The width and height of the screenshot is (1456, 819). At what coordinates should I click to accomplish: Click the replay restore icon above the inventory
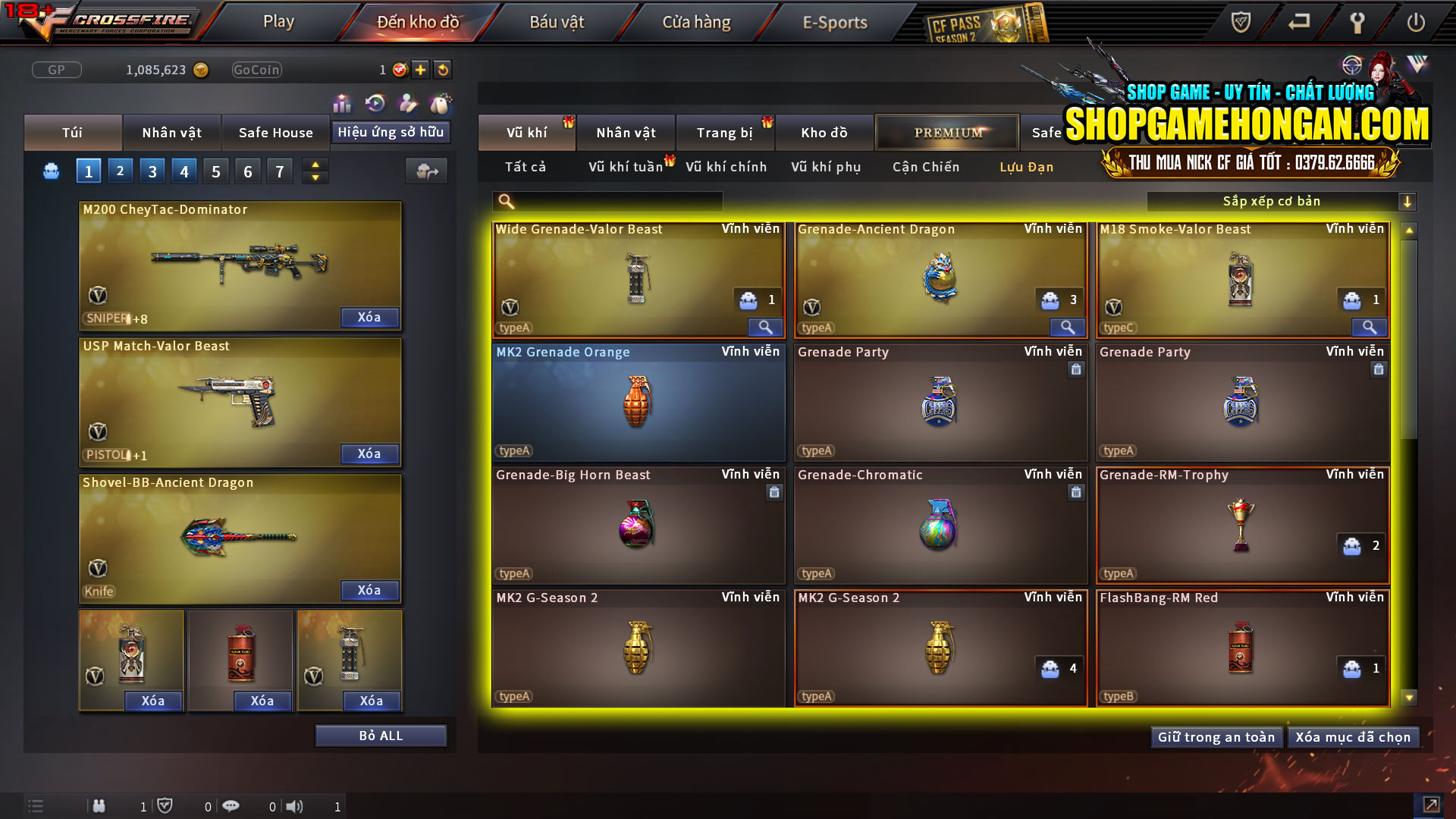pos(375,103)
